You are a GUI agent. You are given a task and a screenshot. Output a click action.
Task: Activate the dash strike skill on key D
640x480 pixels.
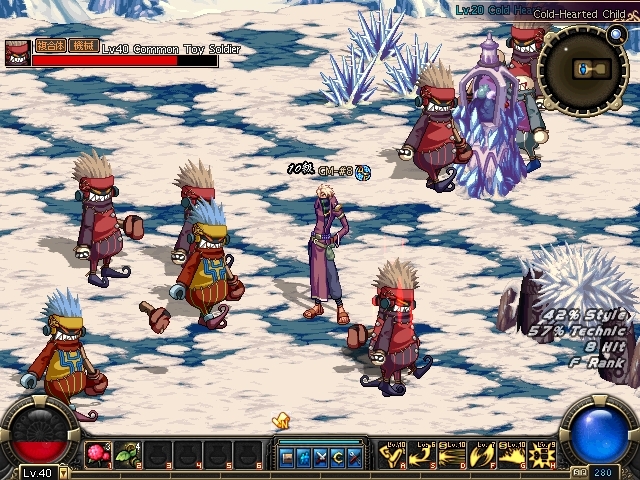coord(451,456)
